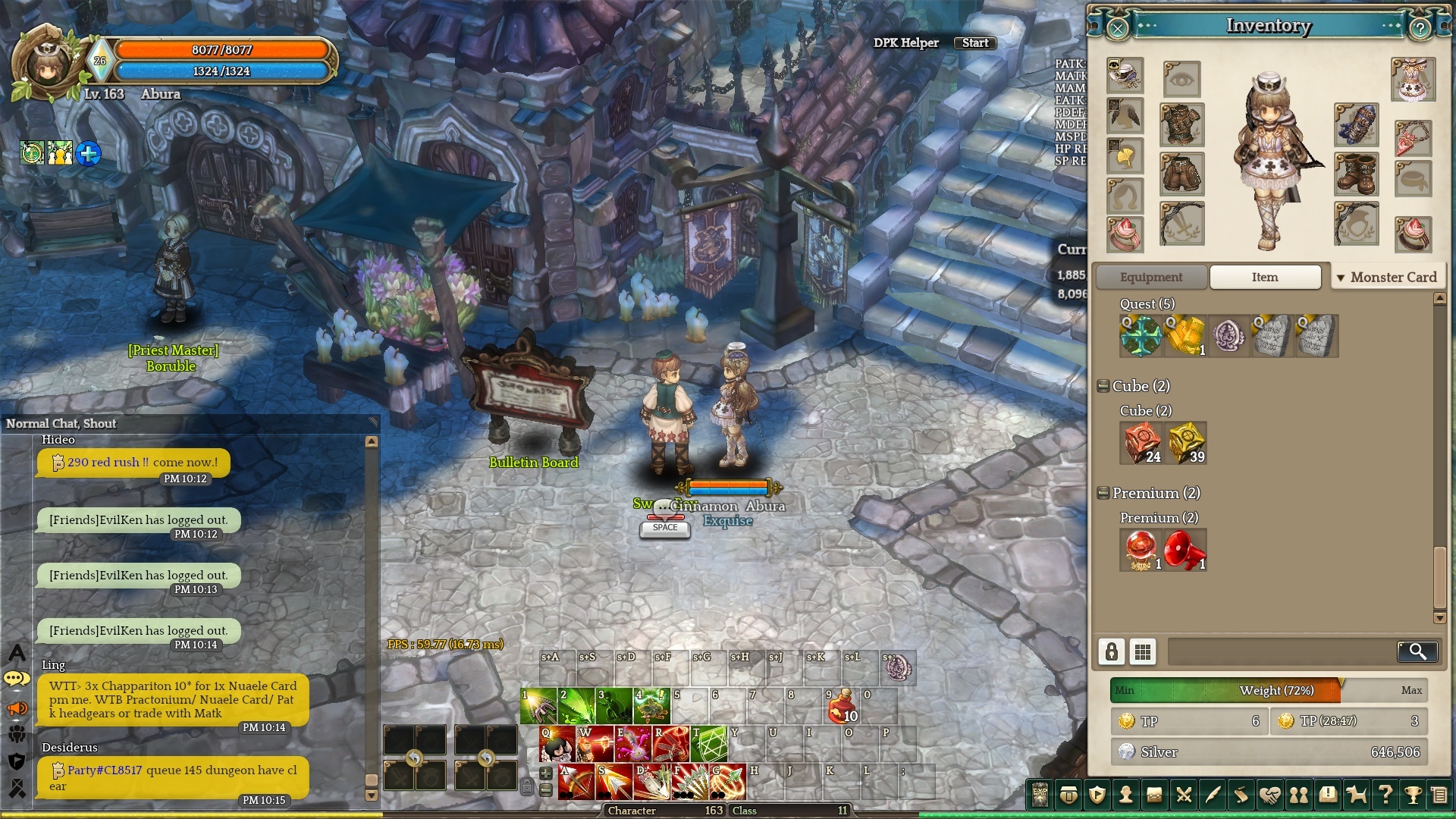Use the red potion in hotbar slot 9
Viewport: 1456px width, 819px height.
pyautogui.click(x=842, y=706)
